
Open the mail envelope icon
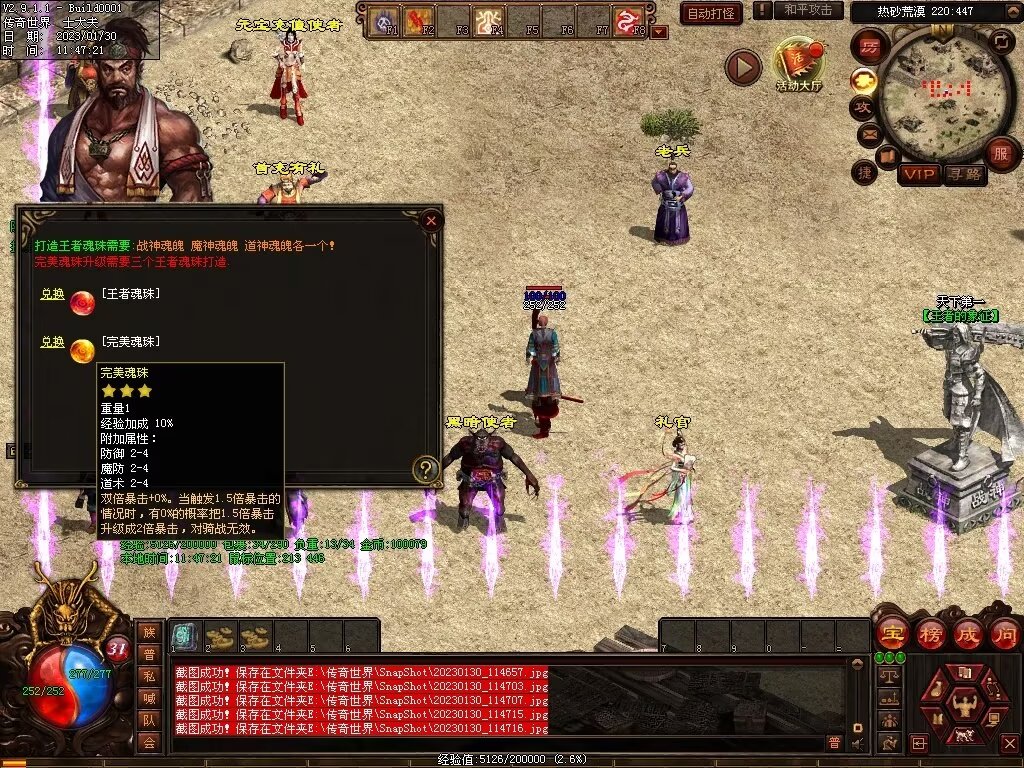tap(868, 133)
